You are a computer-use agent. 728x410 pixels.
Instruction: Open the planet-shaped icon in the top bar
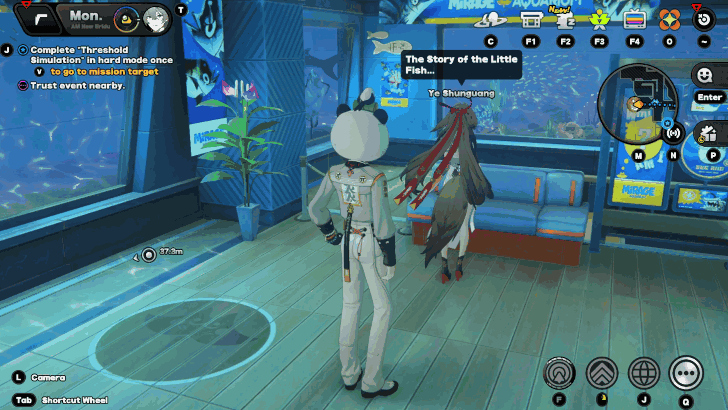490,19
